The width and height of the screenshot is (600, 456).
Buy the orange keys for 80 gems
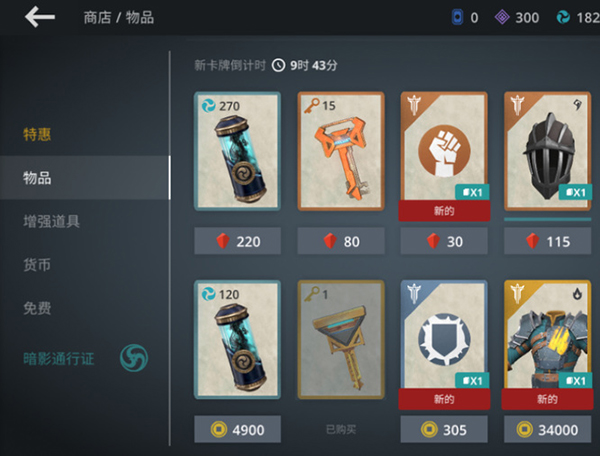[x=340, y=241]
